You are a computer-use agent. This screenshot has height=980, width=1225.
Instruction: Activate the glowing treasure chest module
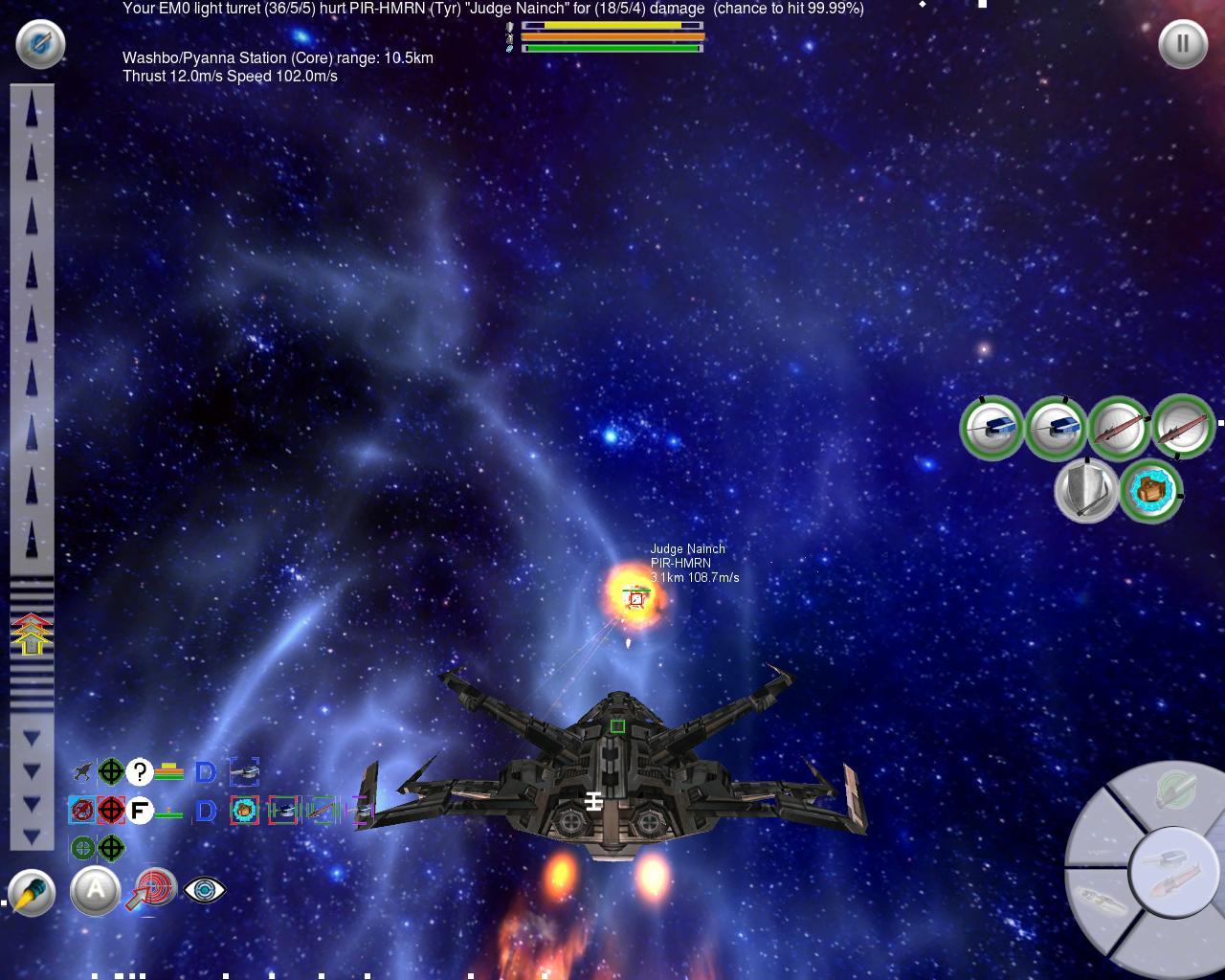click(x=1150, y=491)
